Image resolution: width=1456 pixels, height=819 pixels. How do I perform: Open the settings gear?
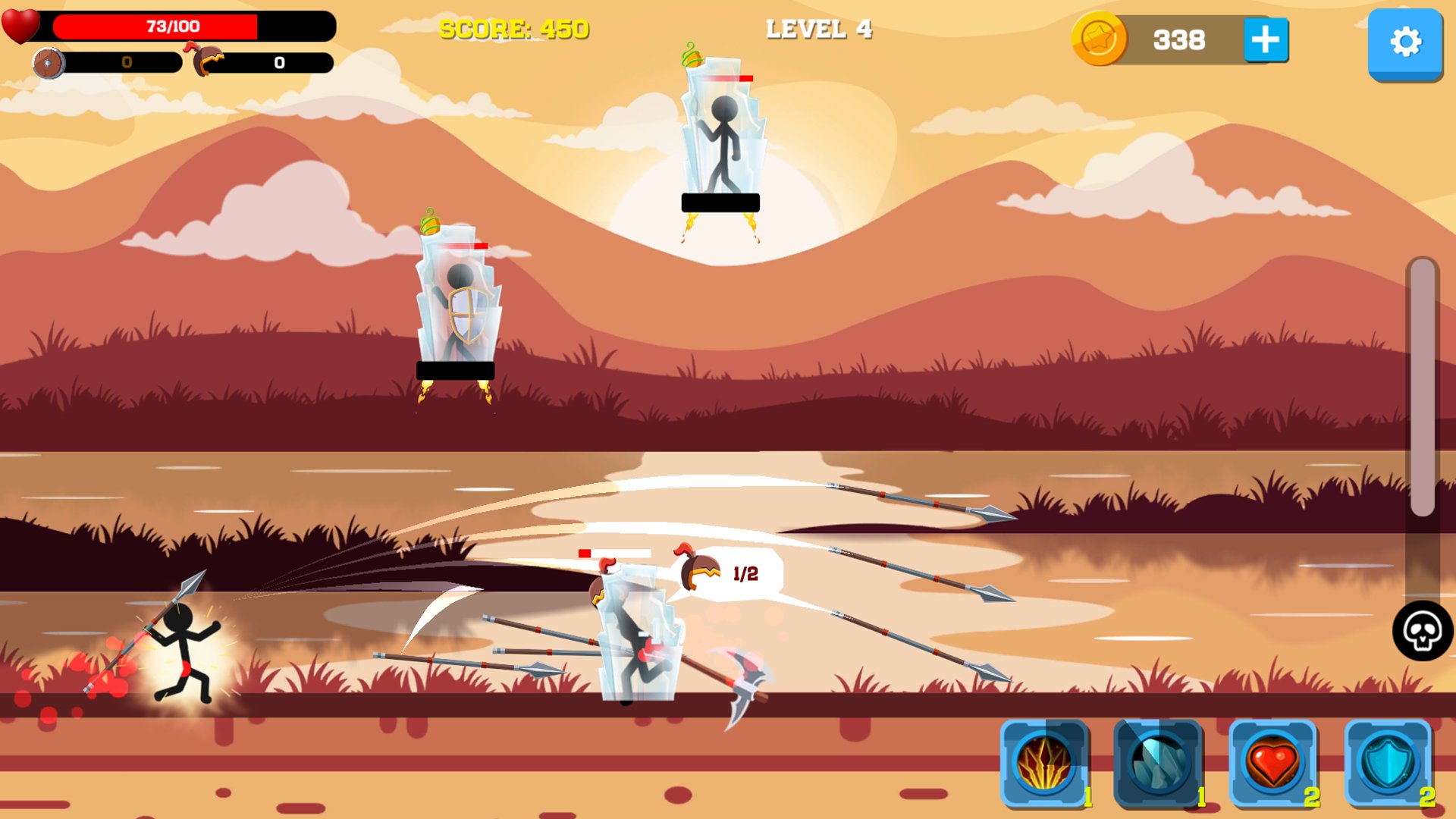click(1407, 43)
